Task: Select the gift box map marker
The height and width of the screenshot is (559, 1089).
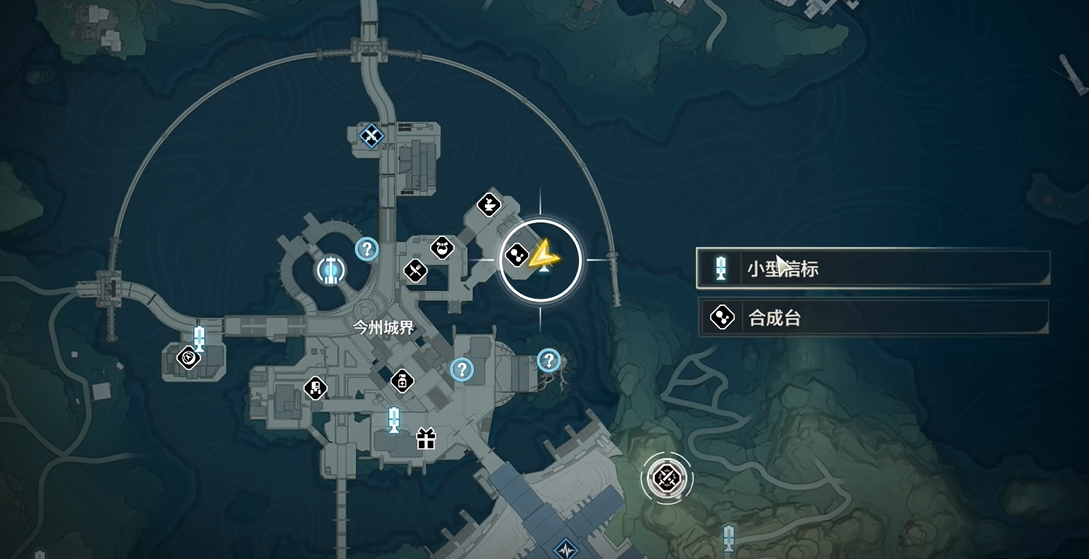Action: 426,438
